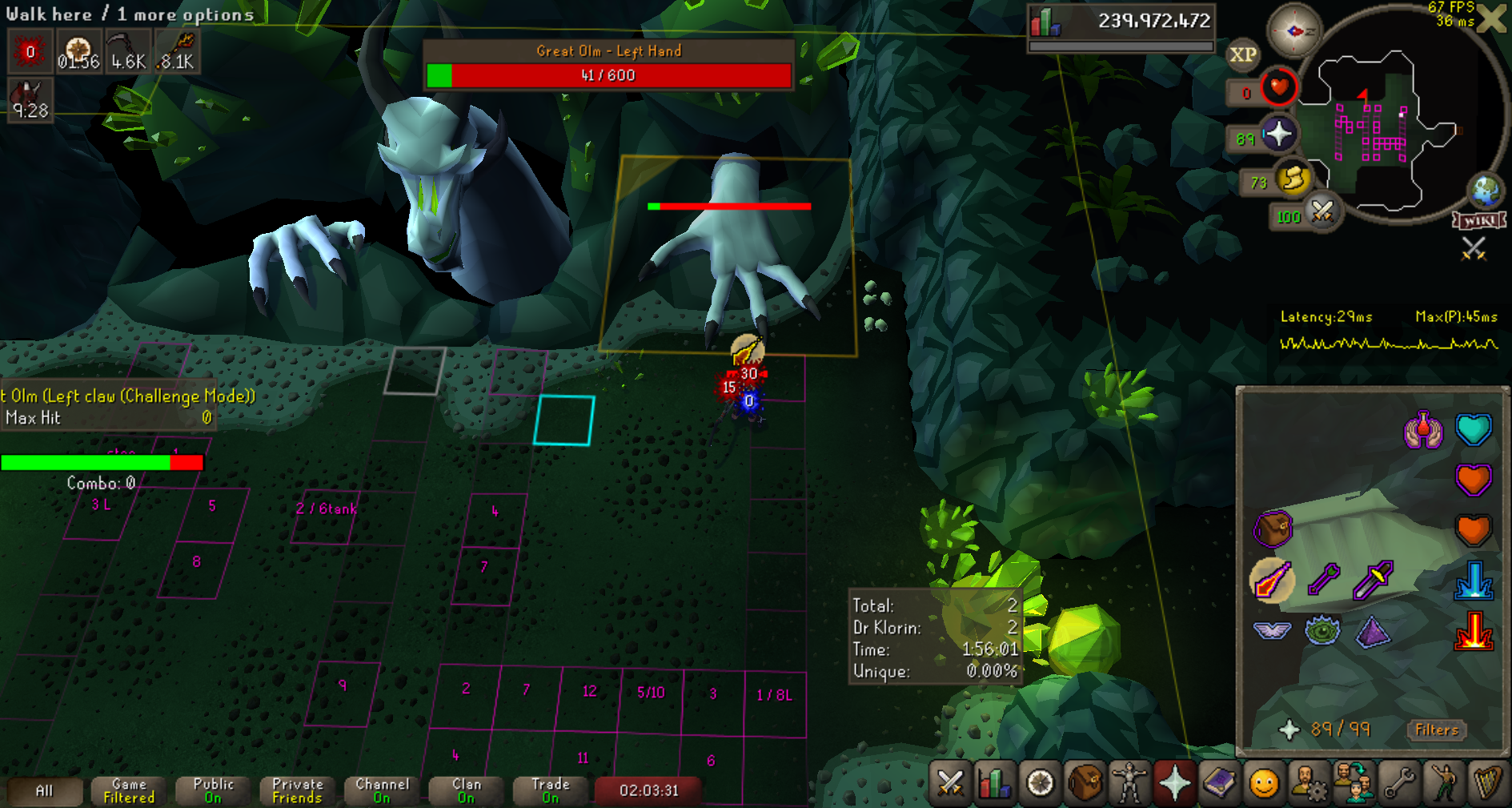Open the Quest List compass tab

pos(1040,782)
